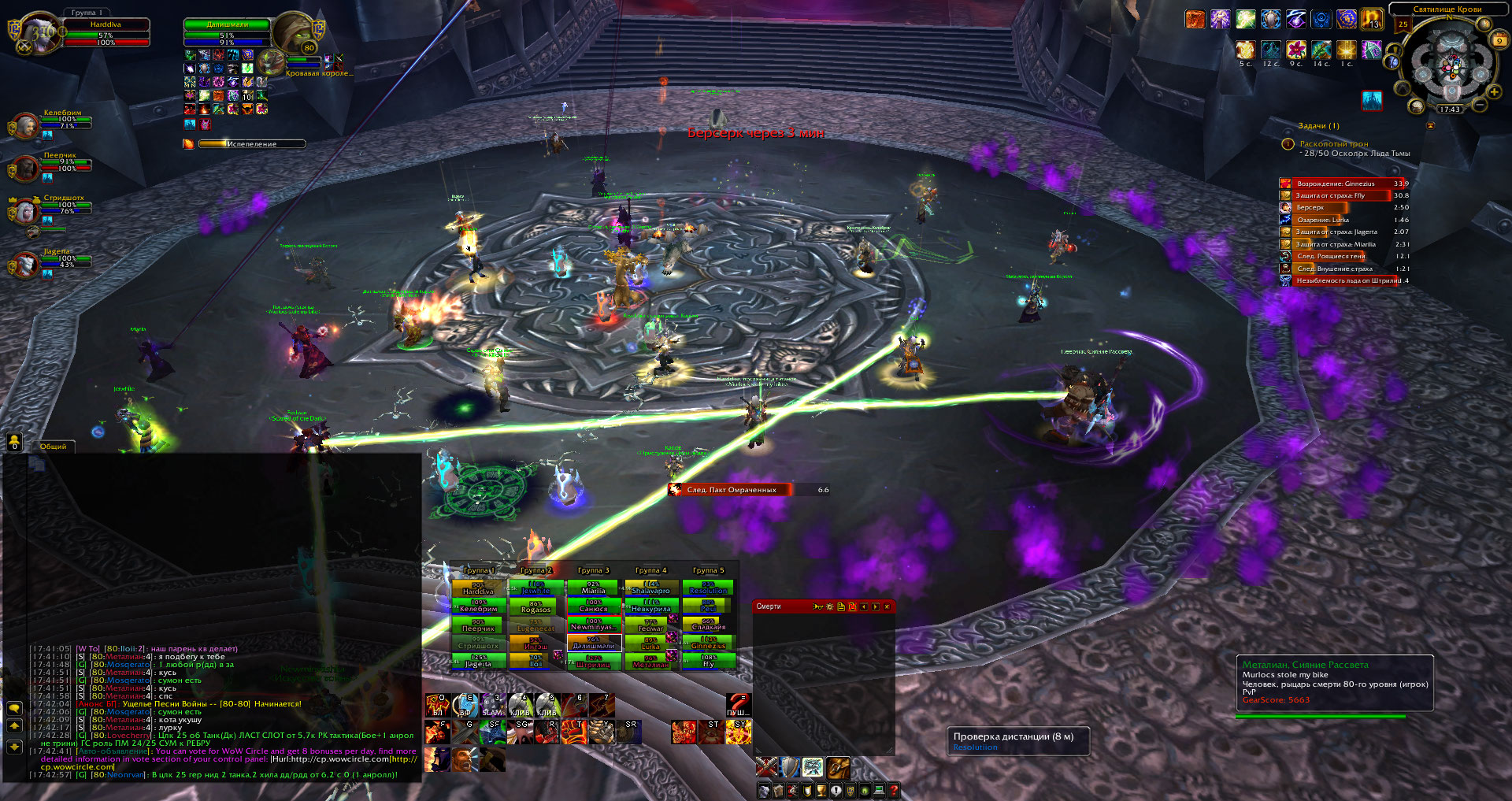
Task: Select party member Jlagerta's portrait
Action: pos(25,265)
